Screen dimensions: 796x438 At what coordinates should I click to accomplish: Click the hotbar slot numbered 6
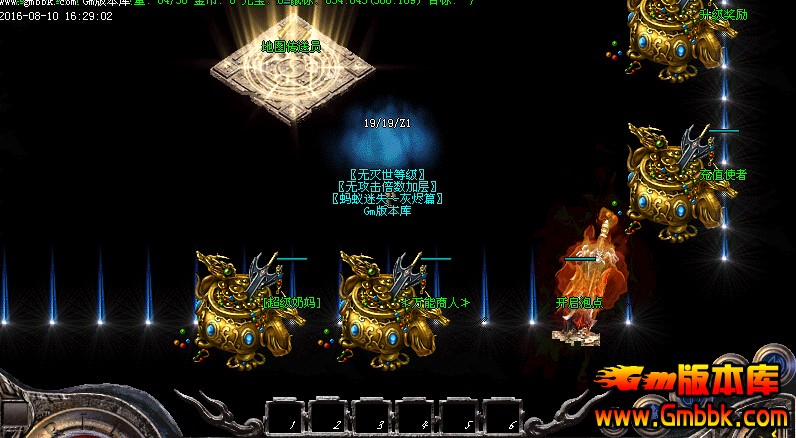pos(504,416)
